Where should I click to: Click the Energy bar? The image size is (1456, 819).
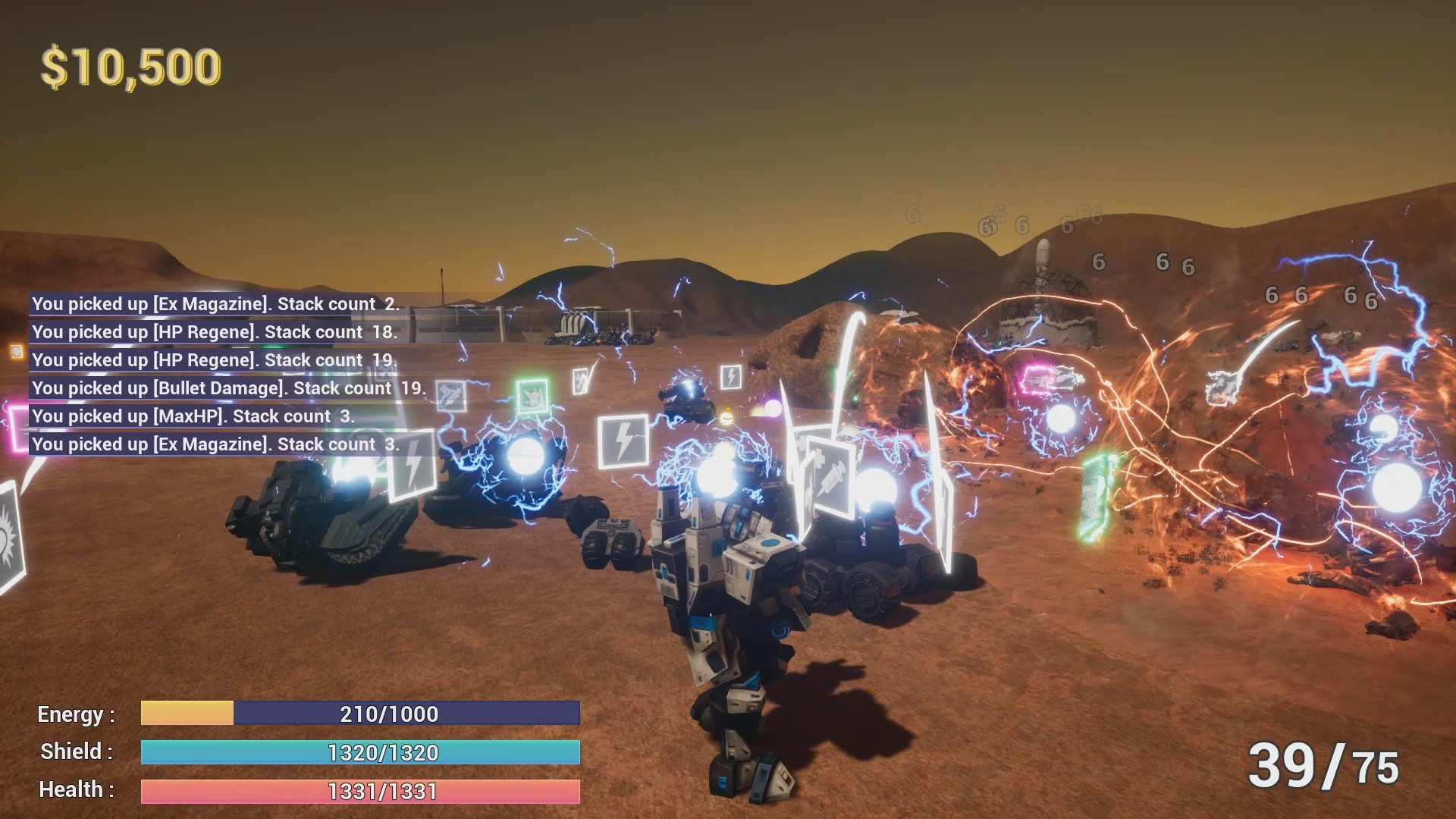pyautogui.click(x=359, y=714)
